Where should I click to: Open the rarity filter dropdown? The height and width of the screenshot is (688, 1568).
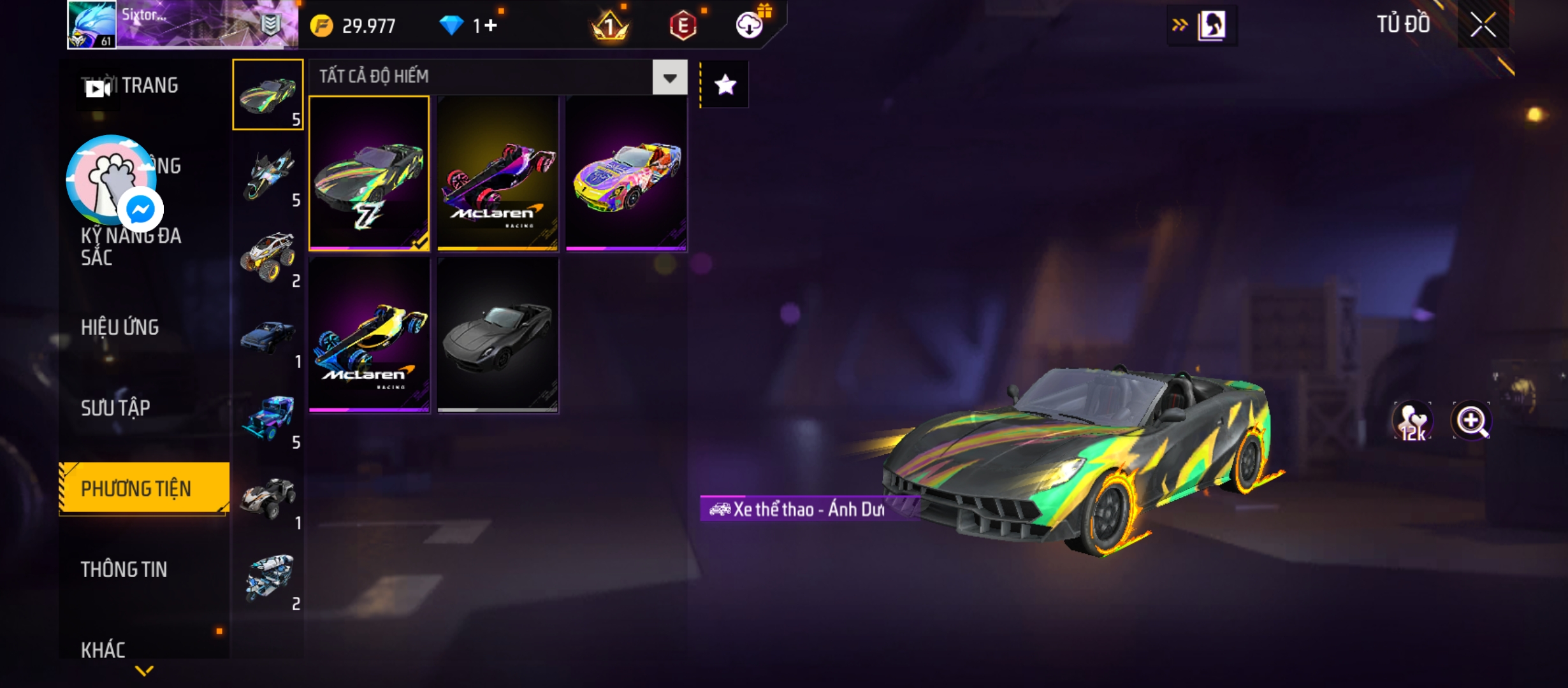669,78
